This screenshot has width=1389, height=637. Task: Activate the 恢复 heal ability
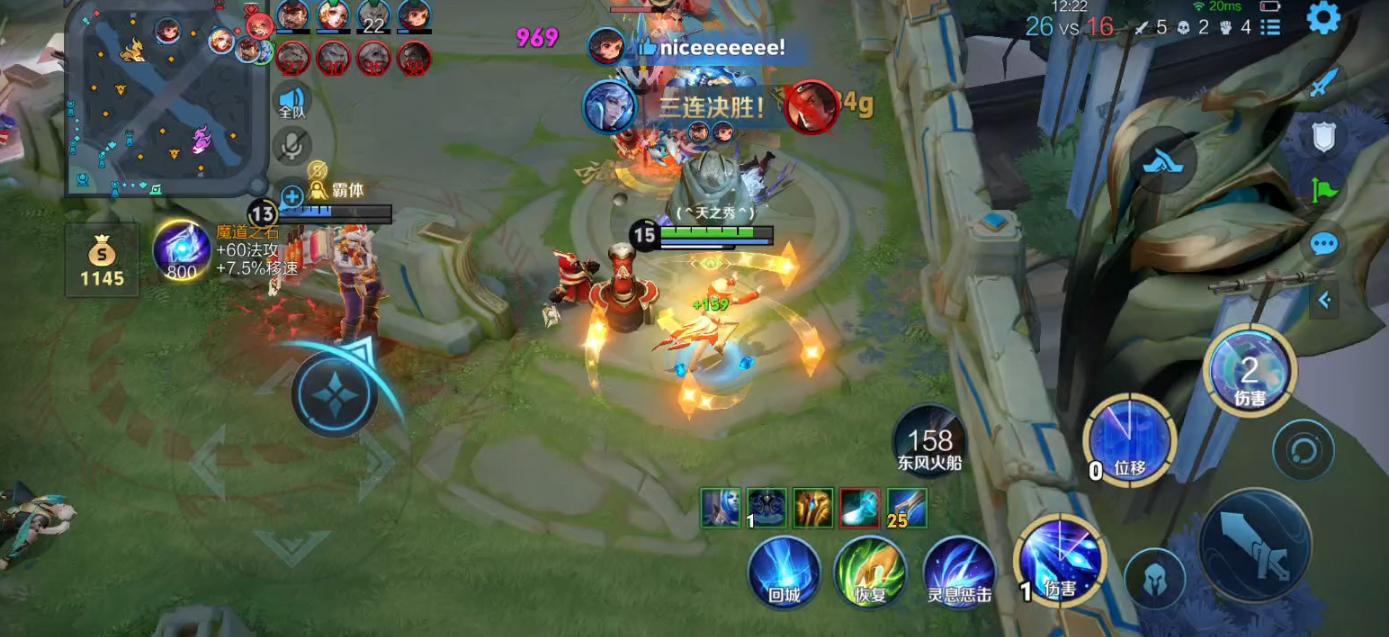pos(870,572)
